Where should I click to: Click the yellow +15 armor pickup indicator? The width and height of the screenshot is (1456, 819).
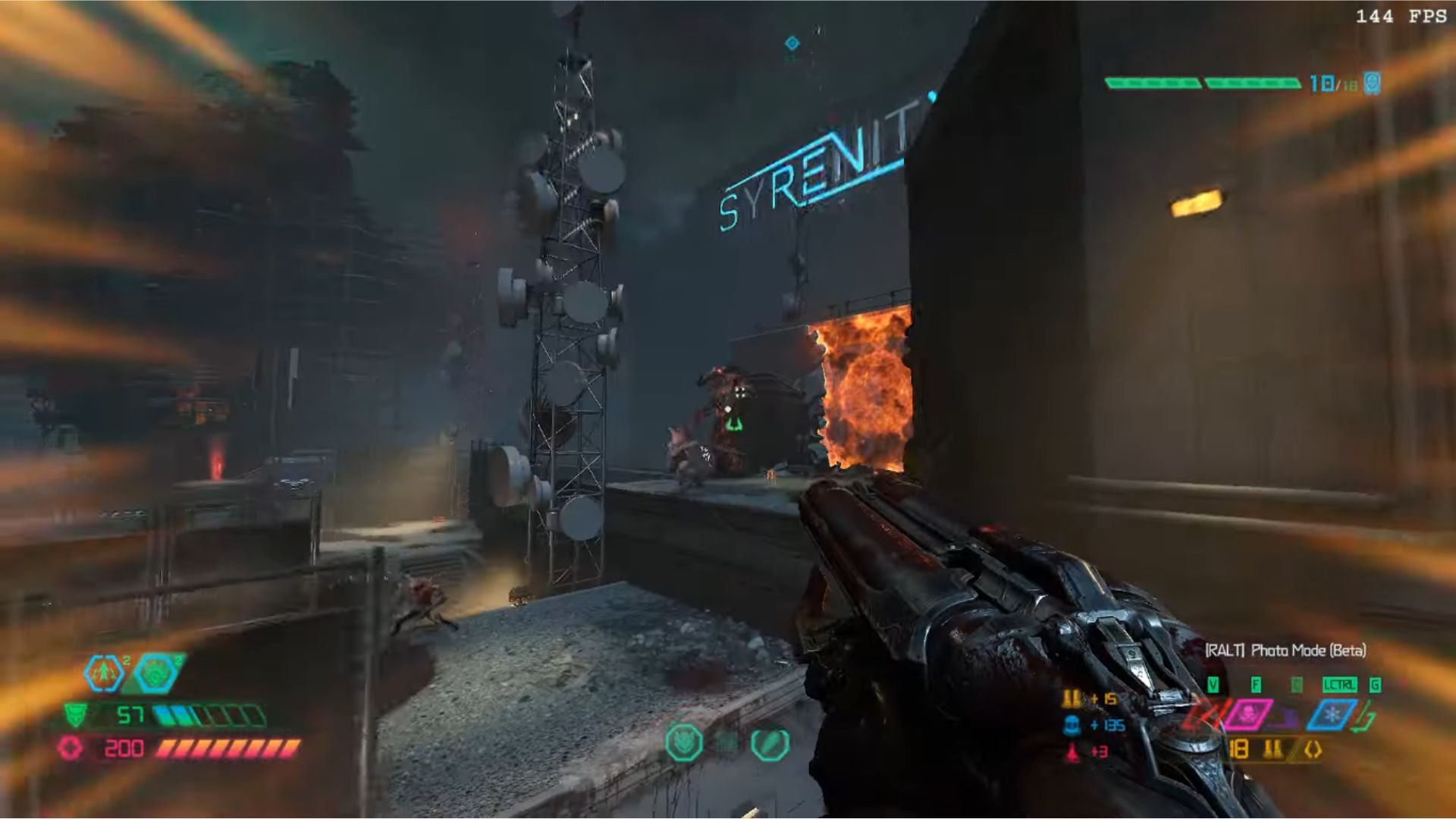pos(1089,699)
